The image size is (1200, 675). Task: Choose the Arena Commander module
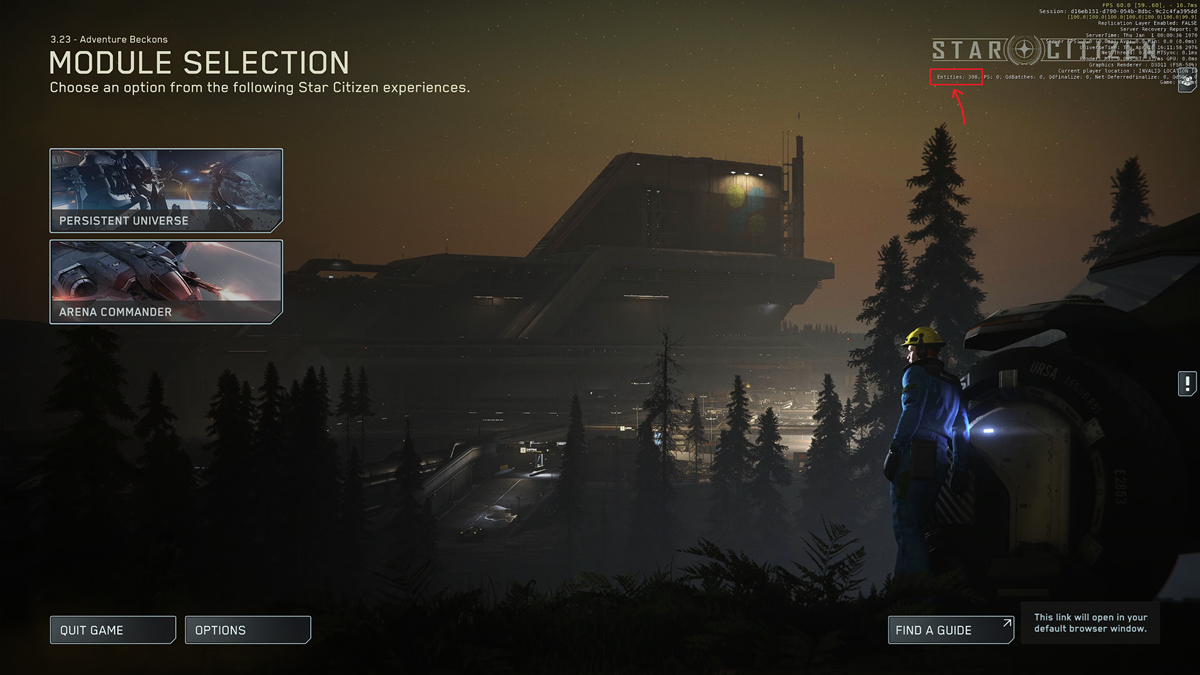coord(166,282)
